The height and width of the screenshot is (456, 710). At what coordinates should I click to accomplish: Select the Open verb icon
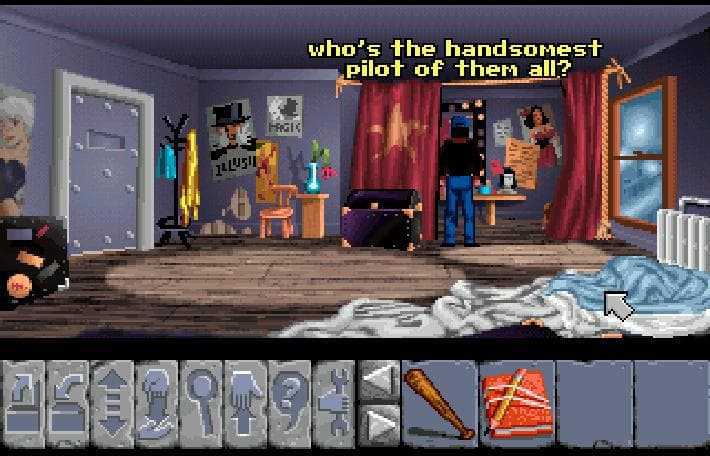[x=24, y=400]
